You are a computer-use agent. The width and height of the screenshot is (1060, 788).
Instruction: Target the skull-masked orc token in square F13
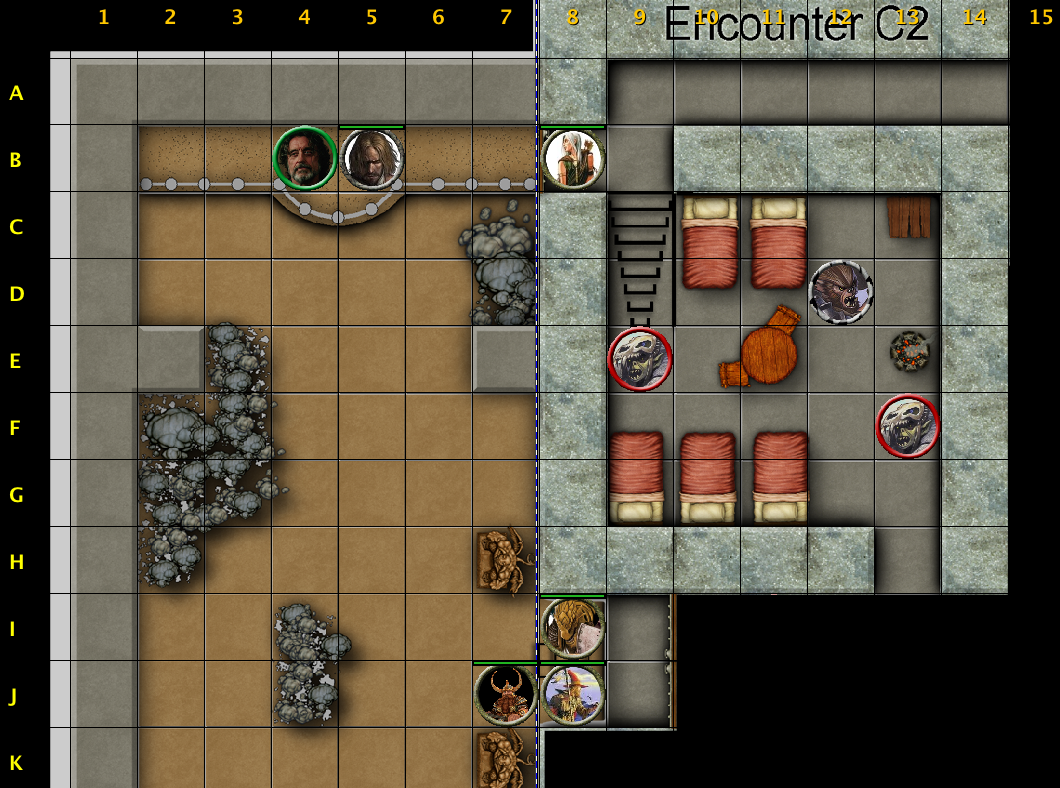click(908, 426)
